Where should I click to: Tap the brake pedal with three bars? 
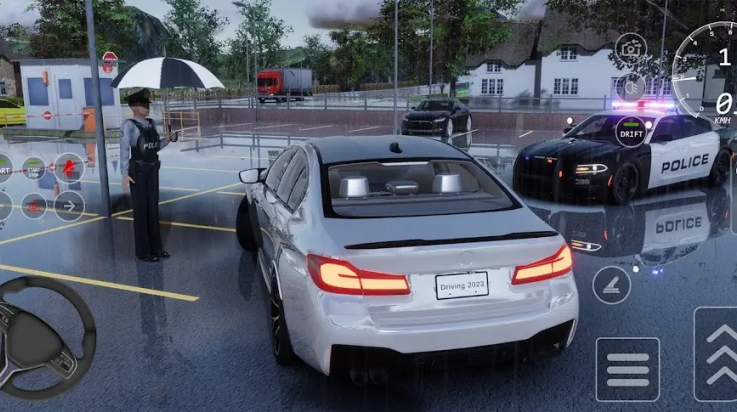(627, 369)
